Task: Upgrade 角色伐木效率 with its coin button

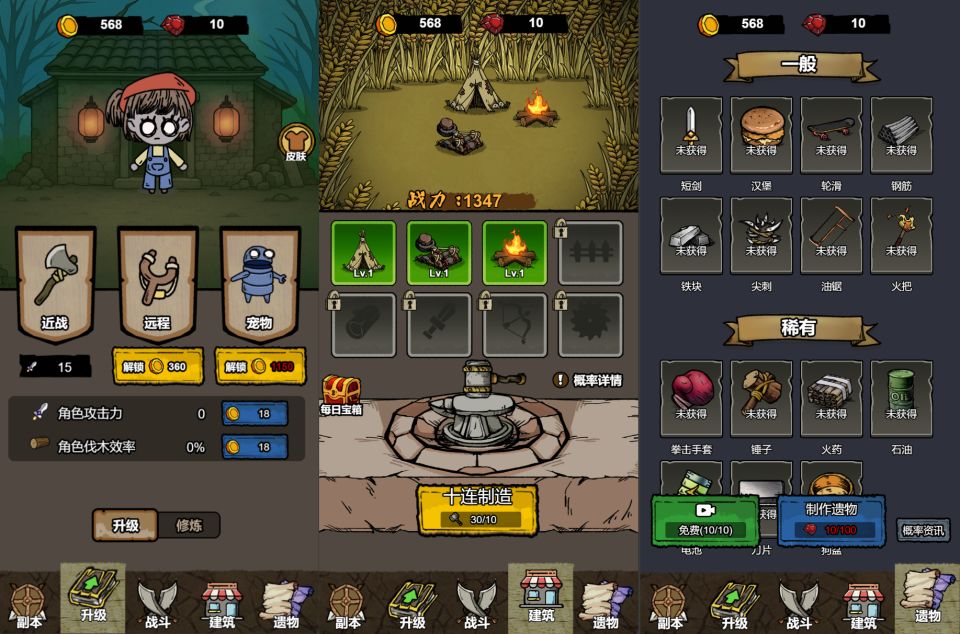Action: 254,446
